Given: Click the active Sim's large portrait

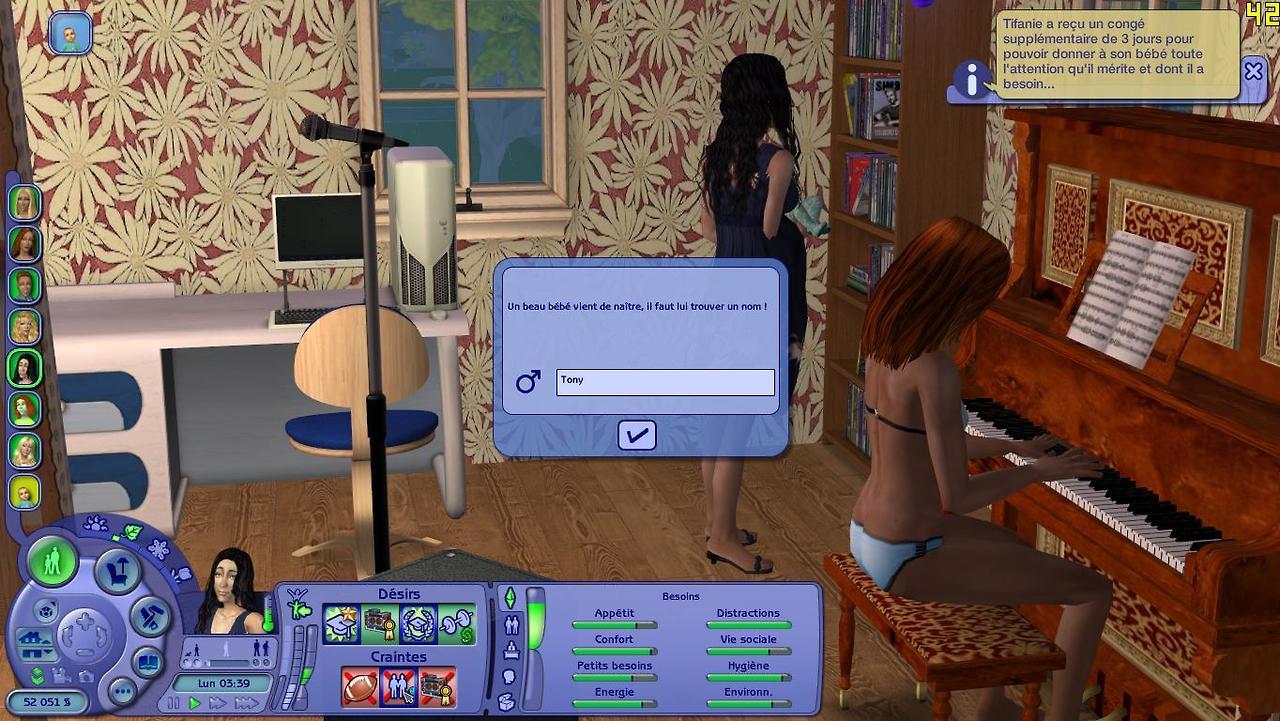Looking at the screenshot, I should tap(232, 591).
